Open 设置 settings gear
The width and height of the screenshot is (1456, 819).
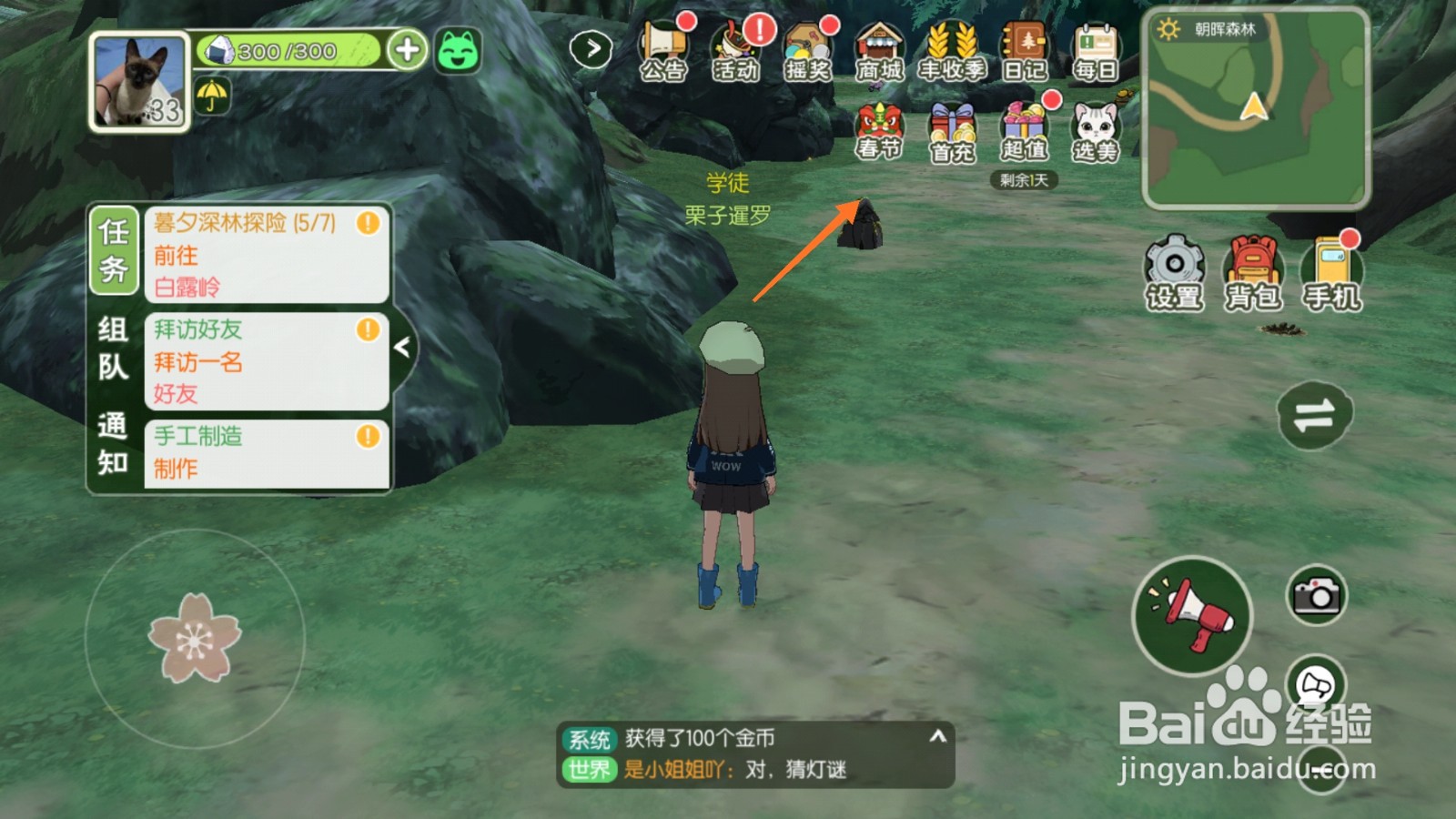[x=1174, y=271]
